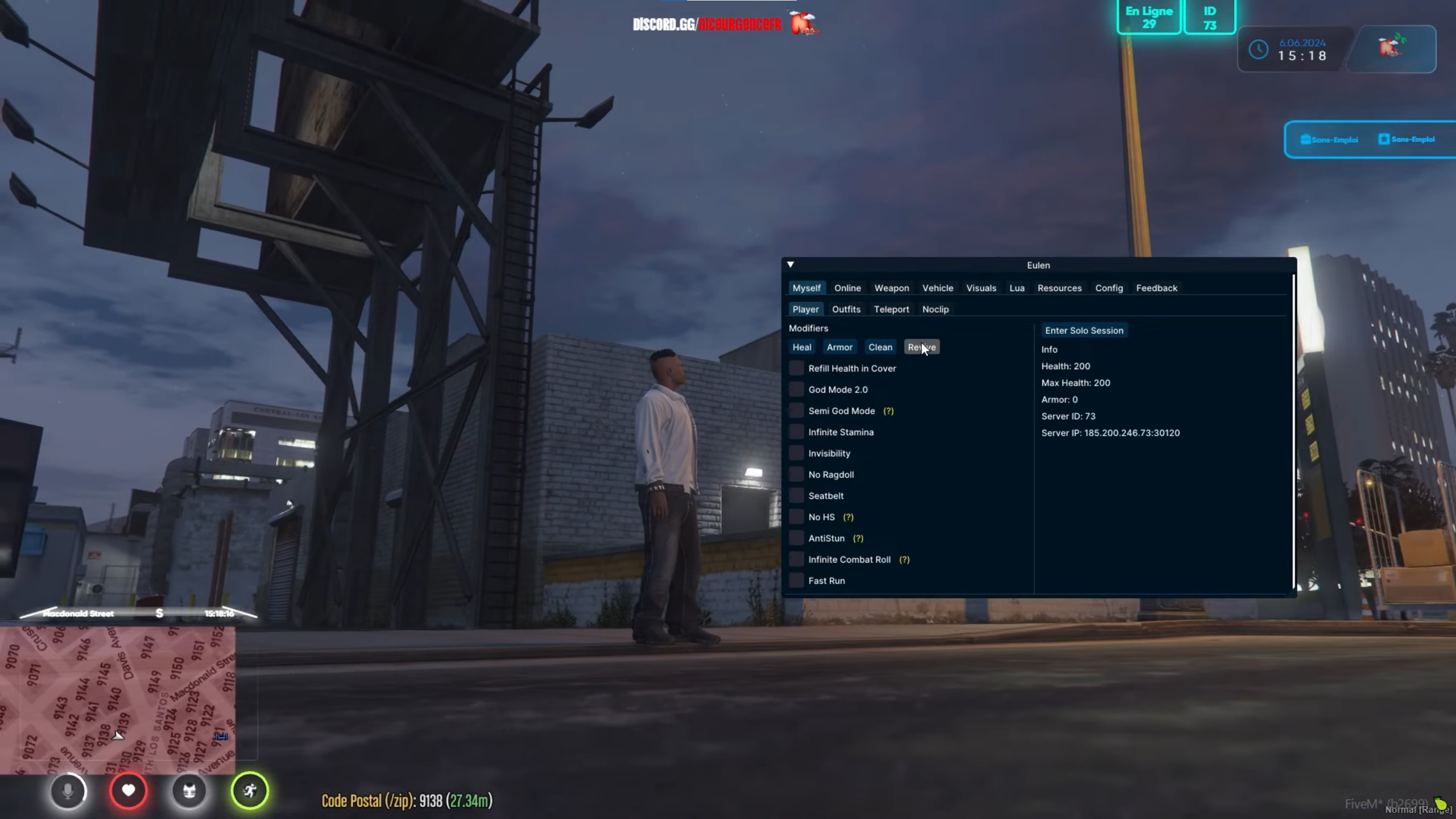1456x819 pixels.
Task: Open the (?) help icon beside Semi God Mode
Action: click(x=888, y=411)
